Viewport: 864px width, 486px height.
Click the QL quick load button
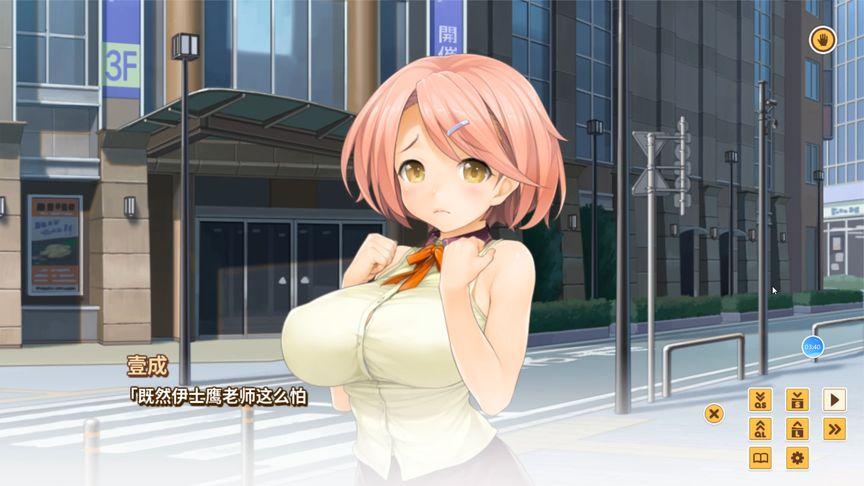point(760,429)
